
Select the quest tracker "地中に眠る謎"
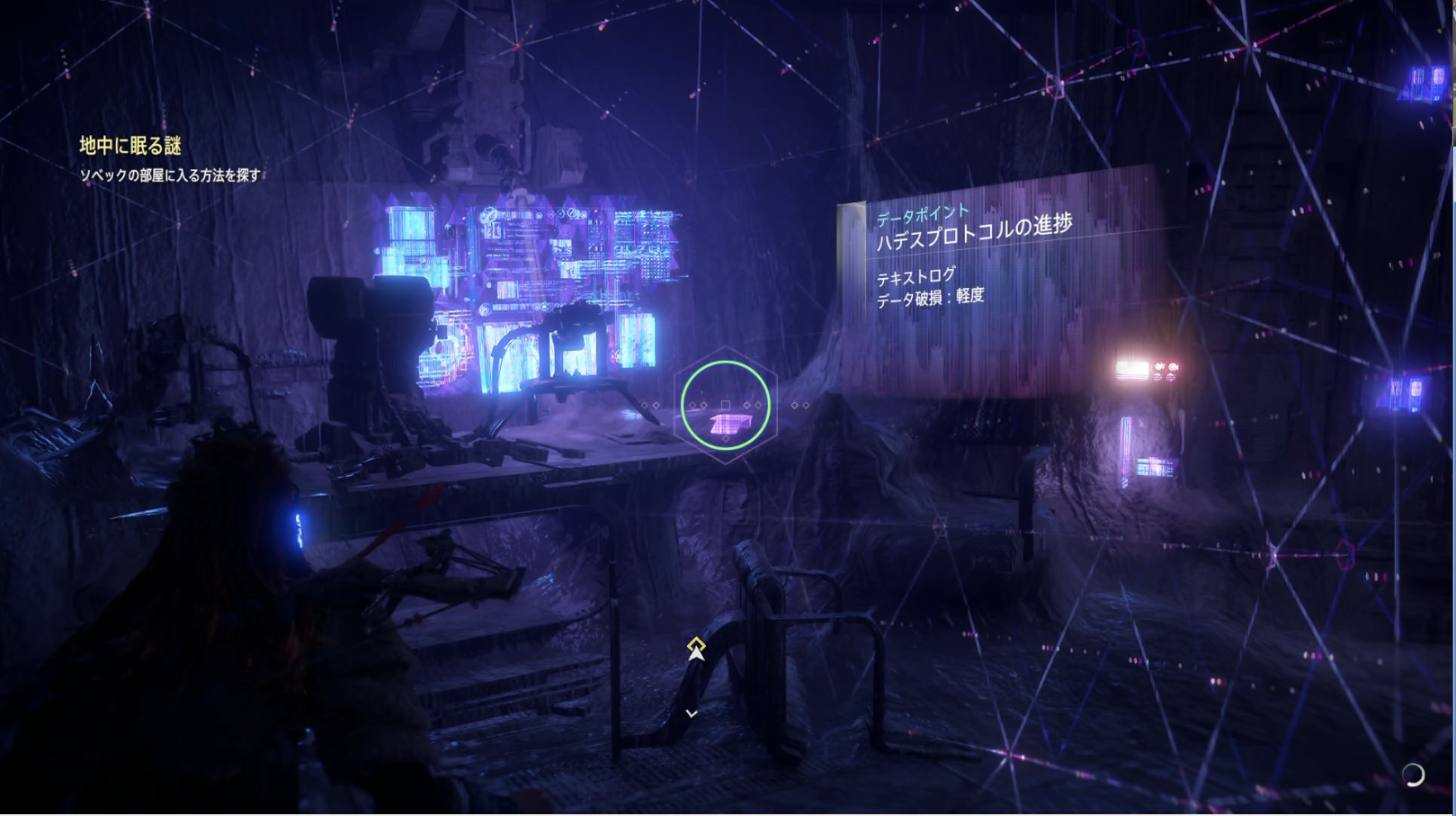click(x=130, y=146)
